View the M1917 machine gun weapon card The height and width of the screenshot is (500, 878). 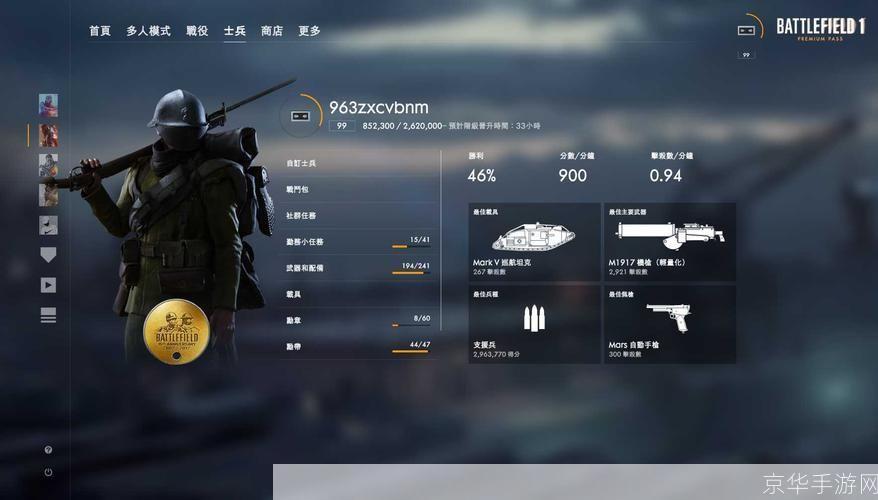click(x=670, y=241)
